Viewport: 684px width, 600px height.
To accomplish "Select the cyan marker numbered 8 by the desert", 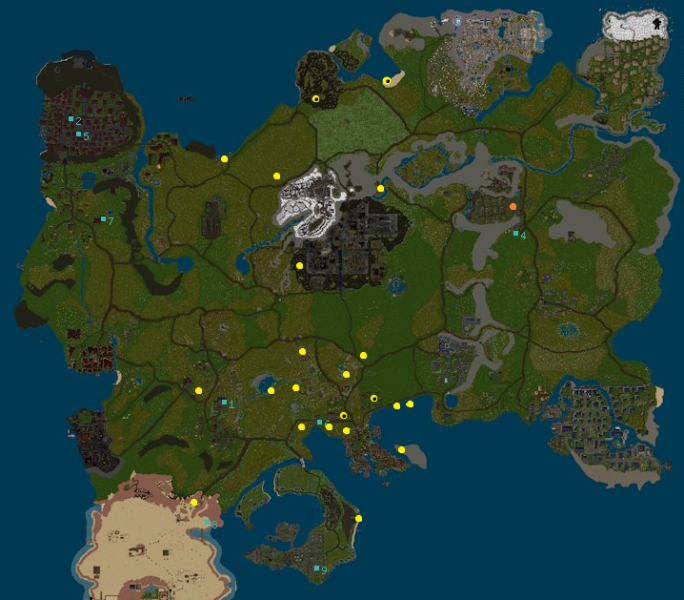I will click(x=207, y=522).
